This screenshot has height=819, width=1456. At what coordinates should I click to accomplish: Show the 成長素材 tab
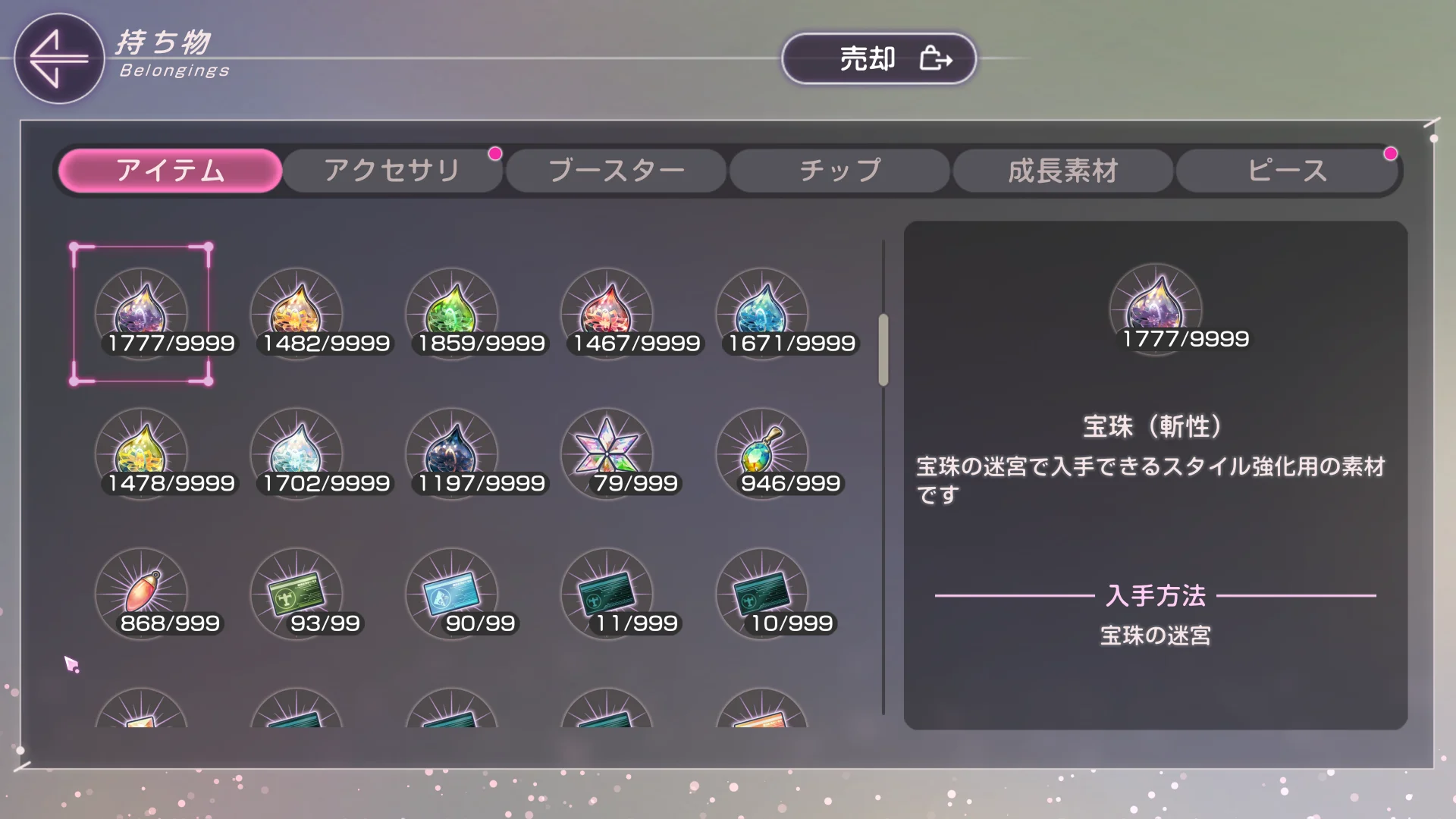[x=1062, y=171]
